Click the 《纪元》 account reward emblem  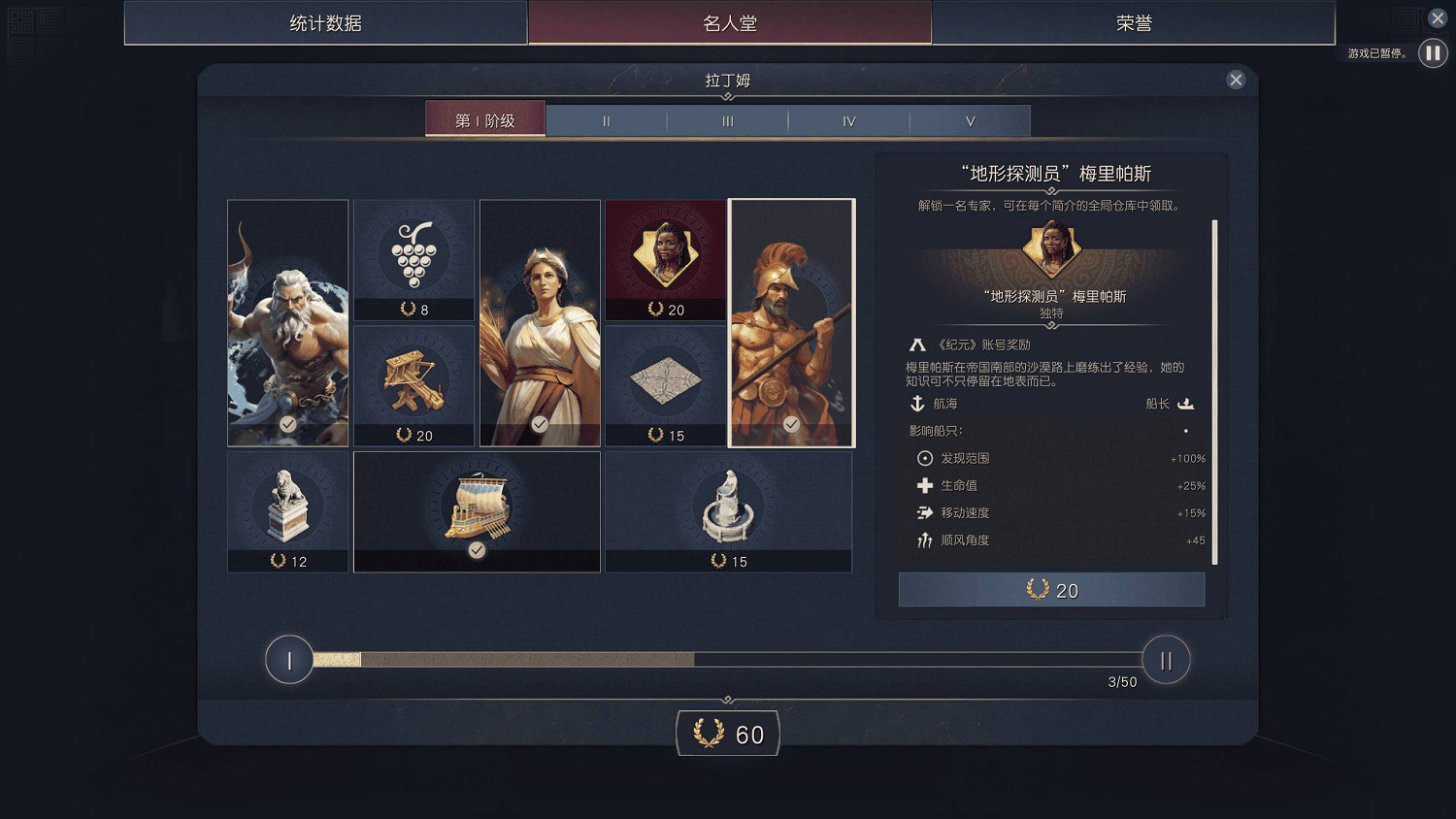(917, 344)
